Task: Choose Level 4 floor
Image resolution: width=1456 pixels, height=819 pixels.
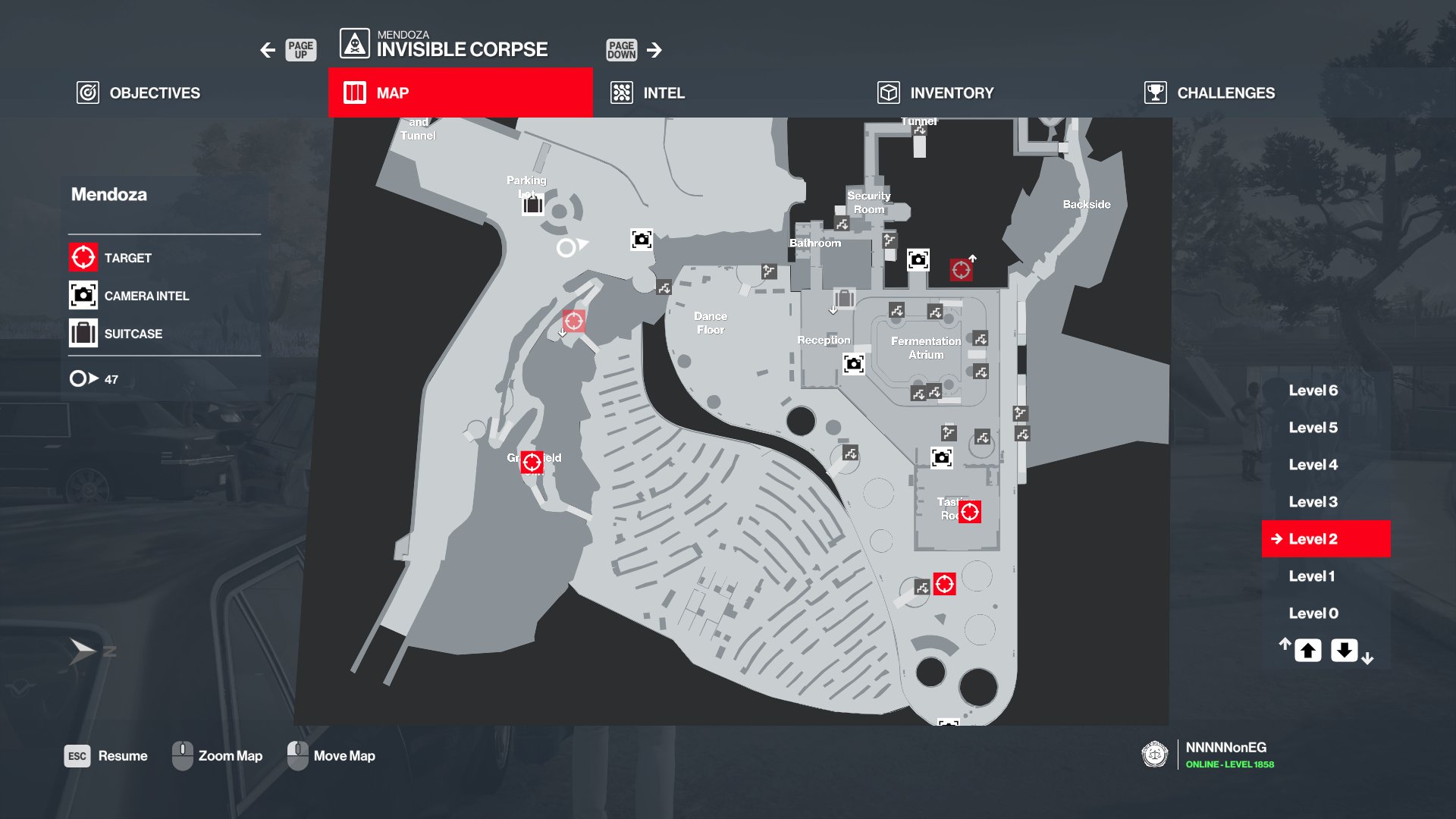Action: 1313,465
